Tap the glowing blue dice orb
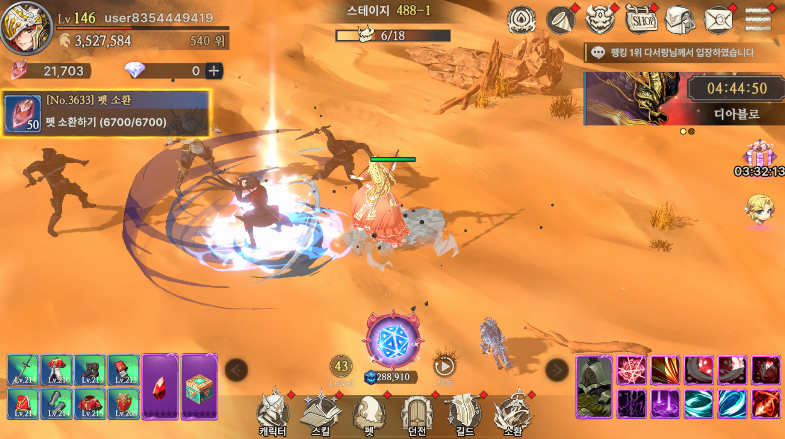This screenshot has width=785, height=439. tap(387, 340)
